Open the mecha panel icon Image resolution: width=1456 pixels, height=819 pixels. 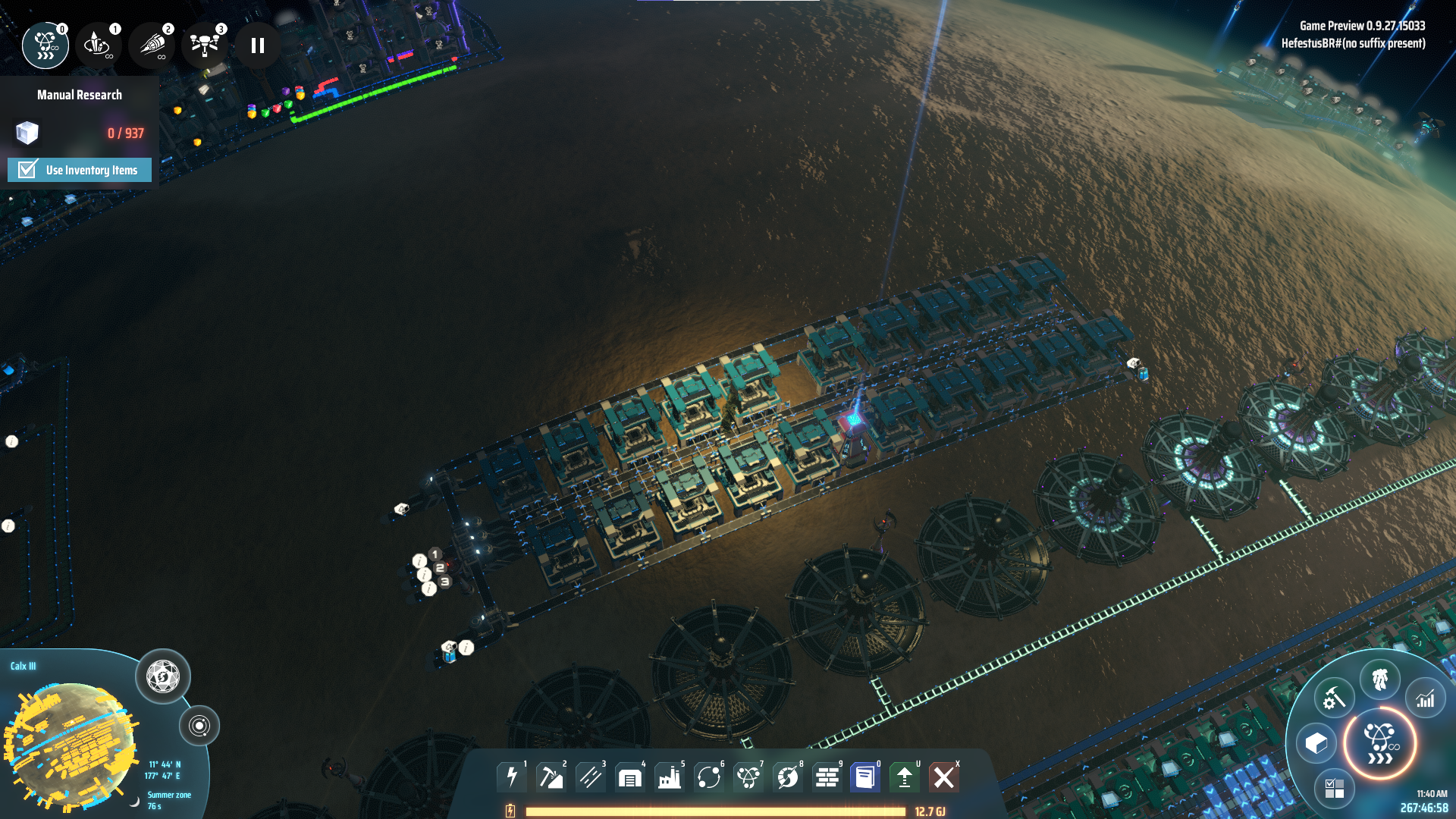[1380, 679]
